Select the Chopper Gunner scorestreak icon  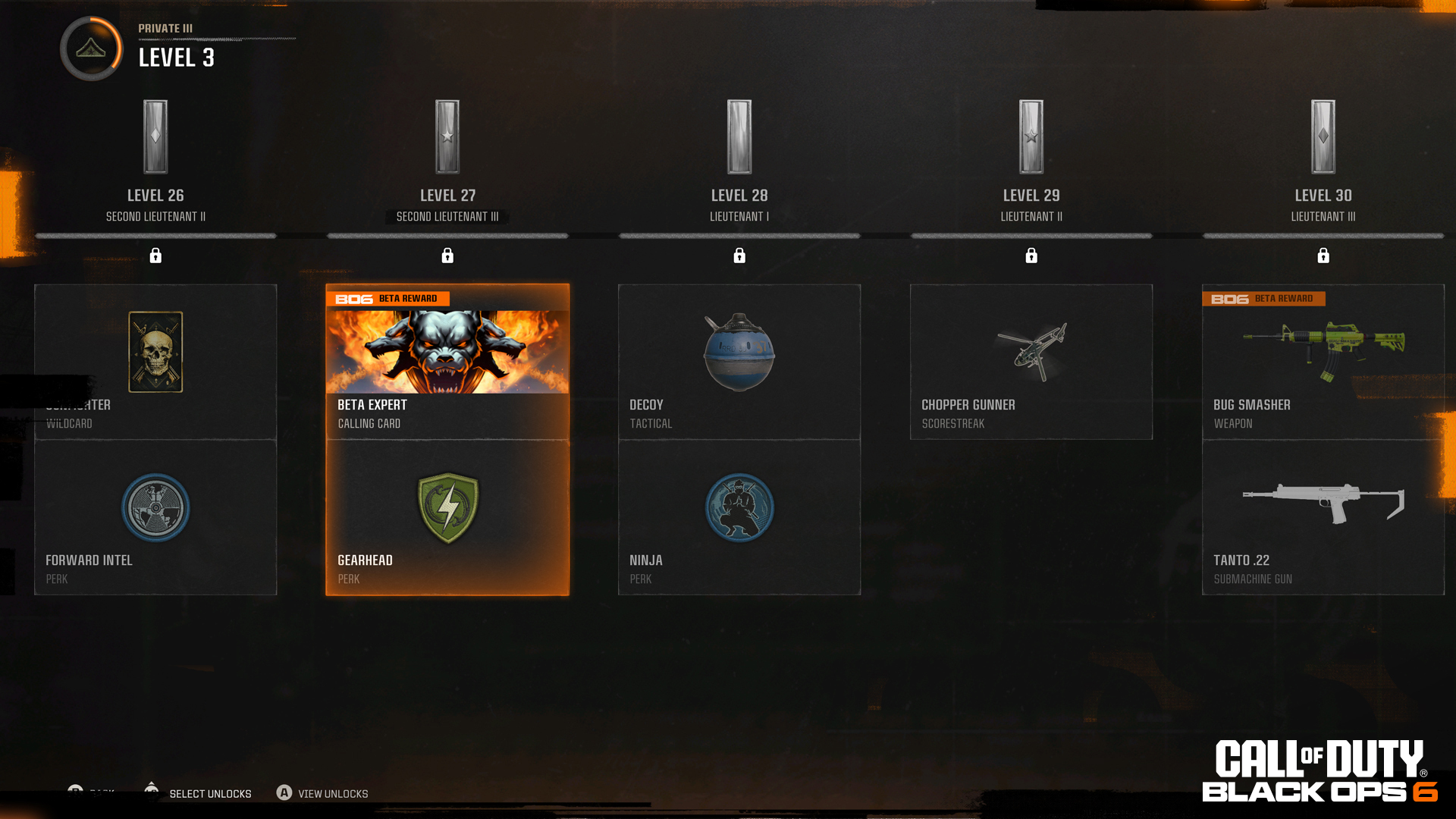[x=1031, y=350]
